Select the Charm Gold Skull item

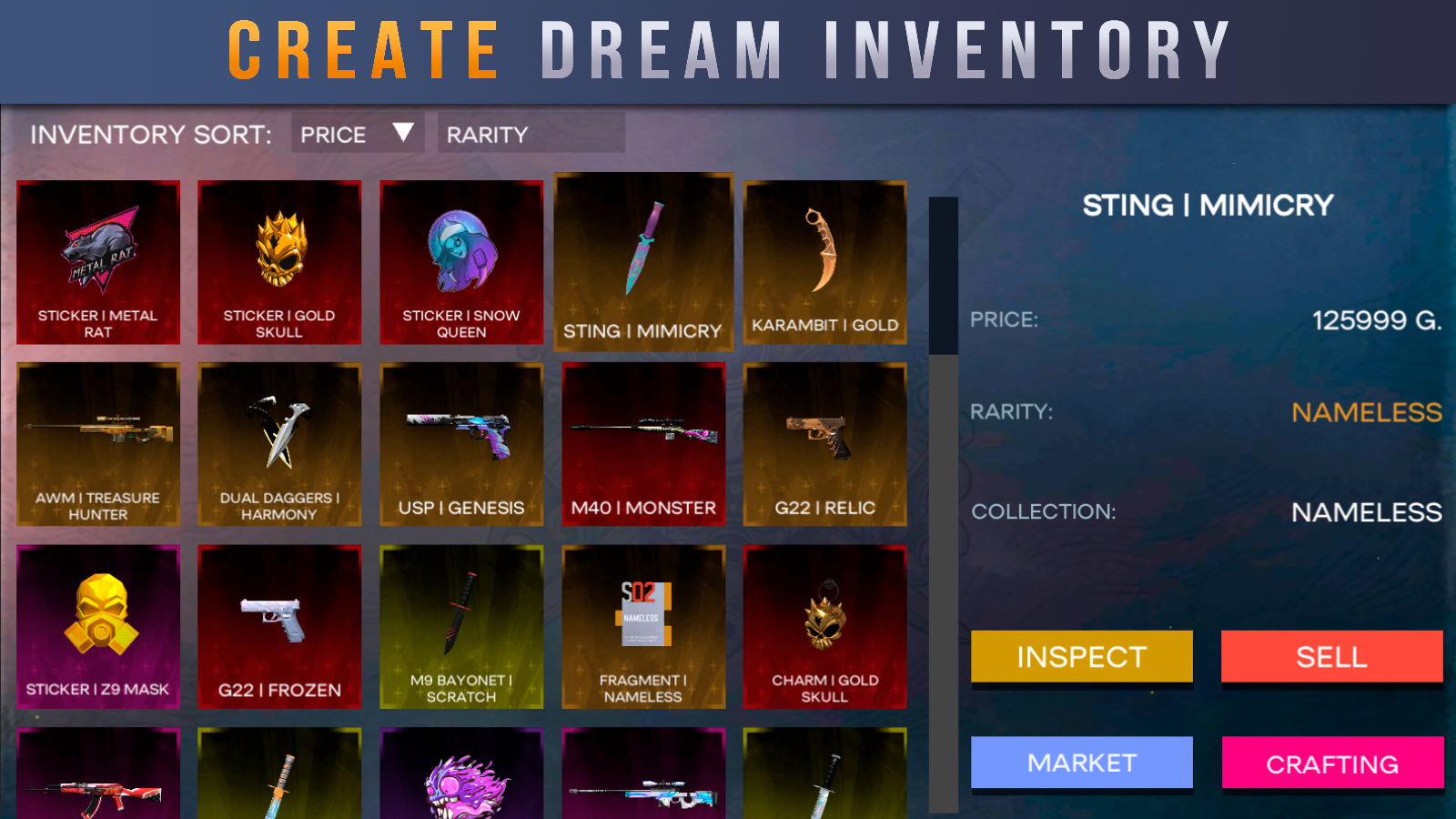[x=825, y=623]
